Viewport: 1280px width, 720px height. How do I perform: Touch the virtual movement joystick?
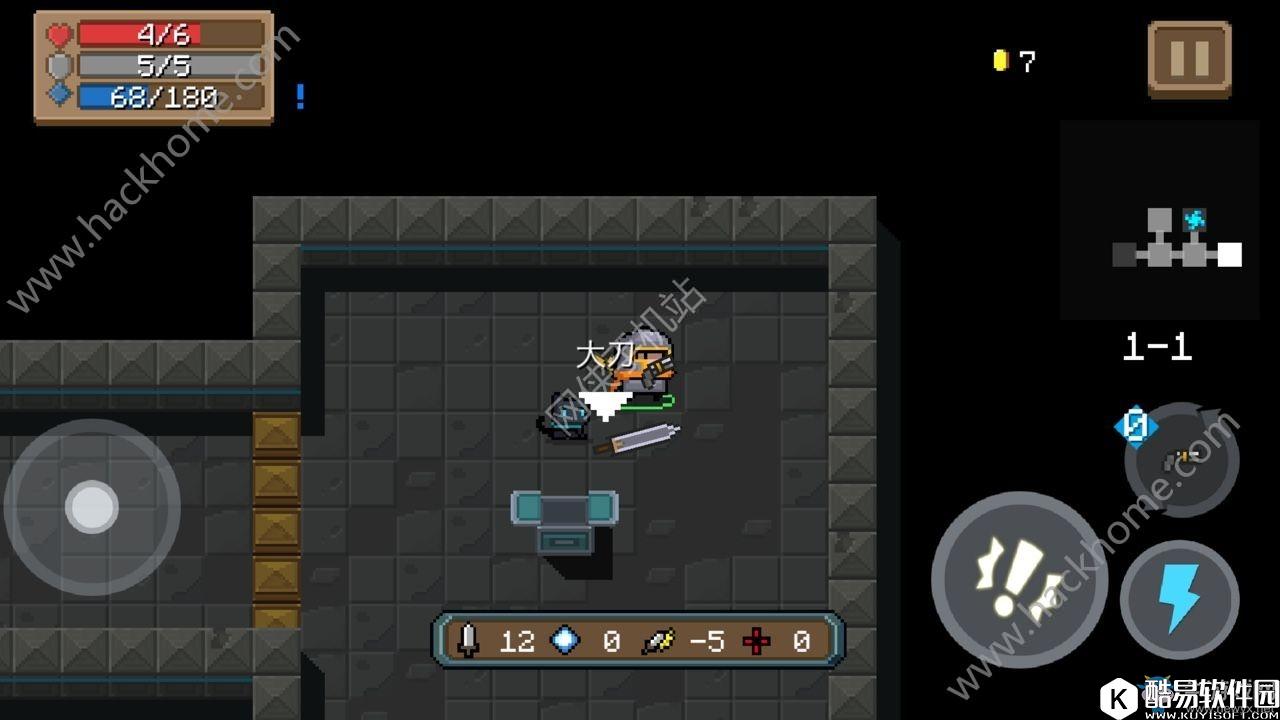tap(92, 507)
